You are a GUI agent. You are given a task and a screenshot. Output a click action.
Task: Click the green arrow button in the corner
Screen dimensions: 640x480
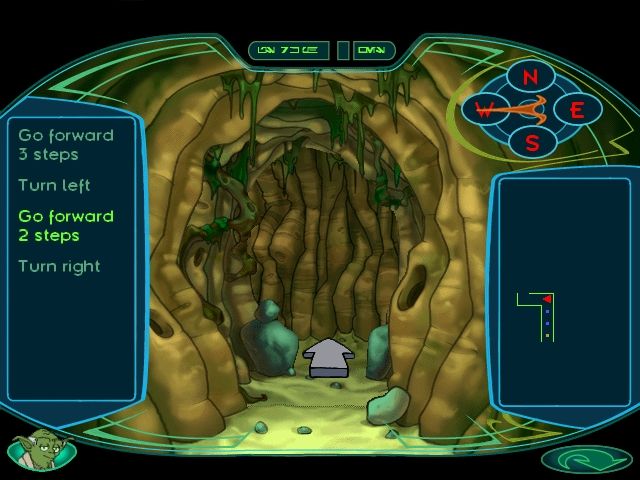[x=585, y=459]
